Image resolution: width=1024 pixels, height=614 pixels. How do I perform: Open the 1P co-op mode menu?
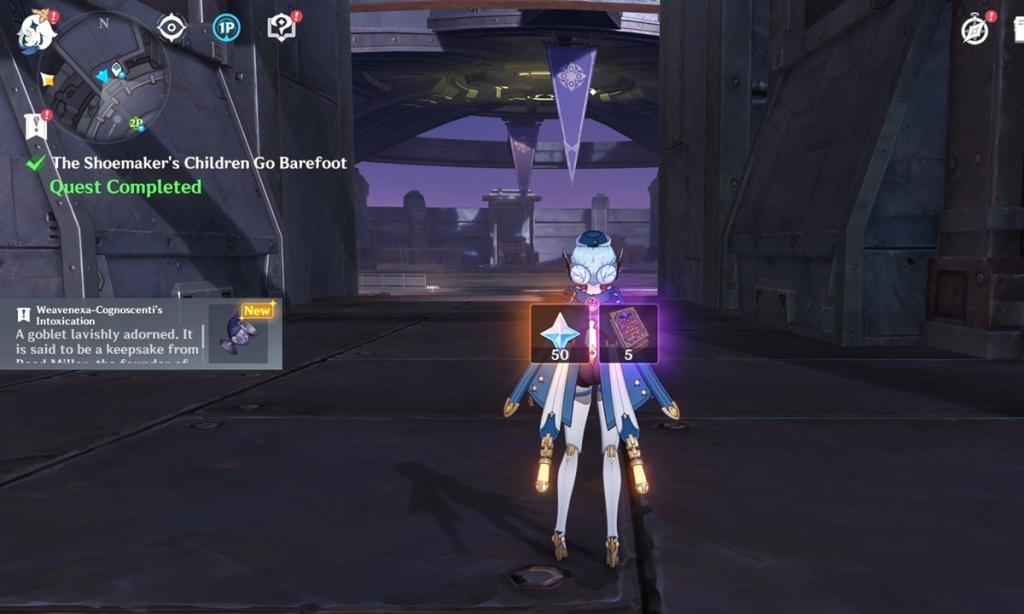pos(227,28)
